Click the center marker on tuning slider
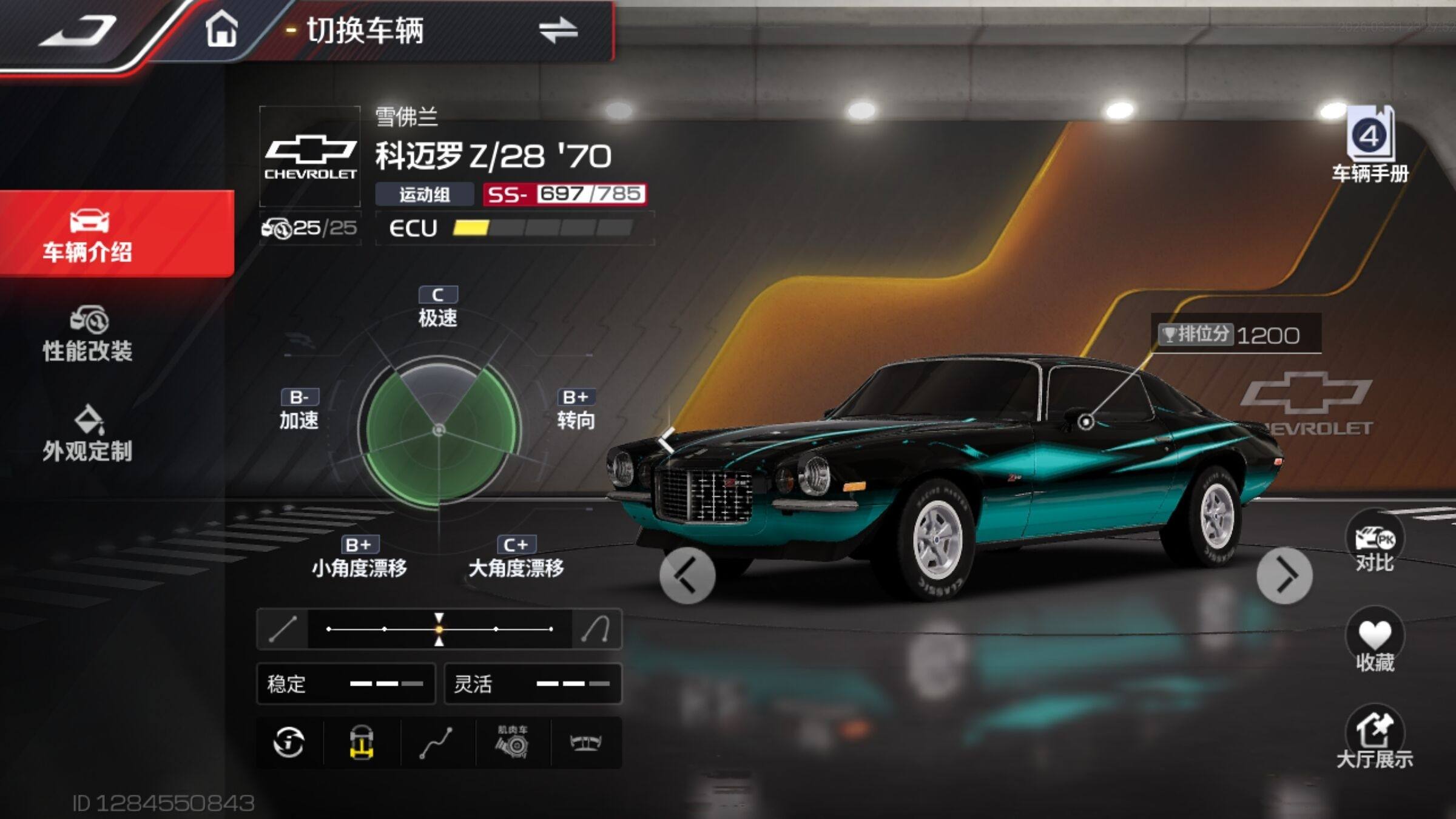This screenshot has height=819, width=1456. tap(439, 629)
